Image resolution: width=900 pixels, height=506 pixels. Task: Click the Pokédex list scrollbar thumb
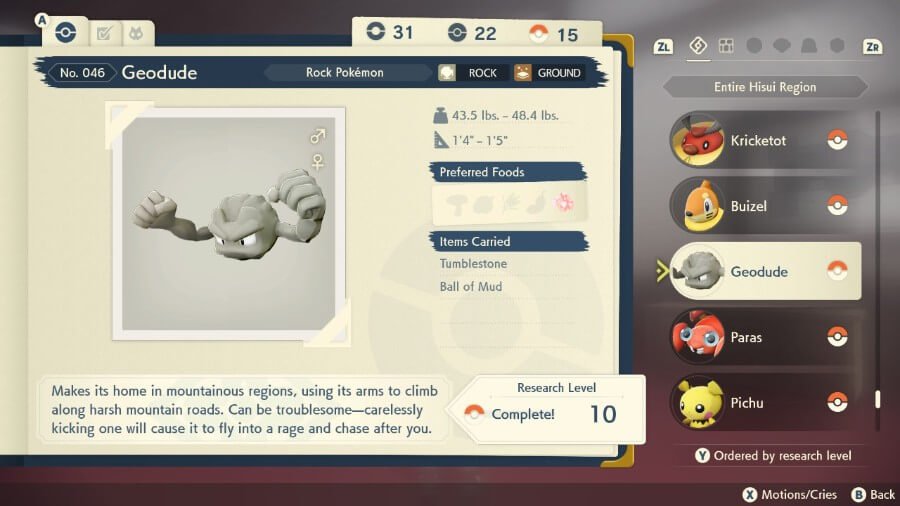[x=878, y=399]
